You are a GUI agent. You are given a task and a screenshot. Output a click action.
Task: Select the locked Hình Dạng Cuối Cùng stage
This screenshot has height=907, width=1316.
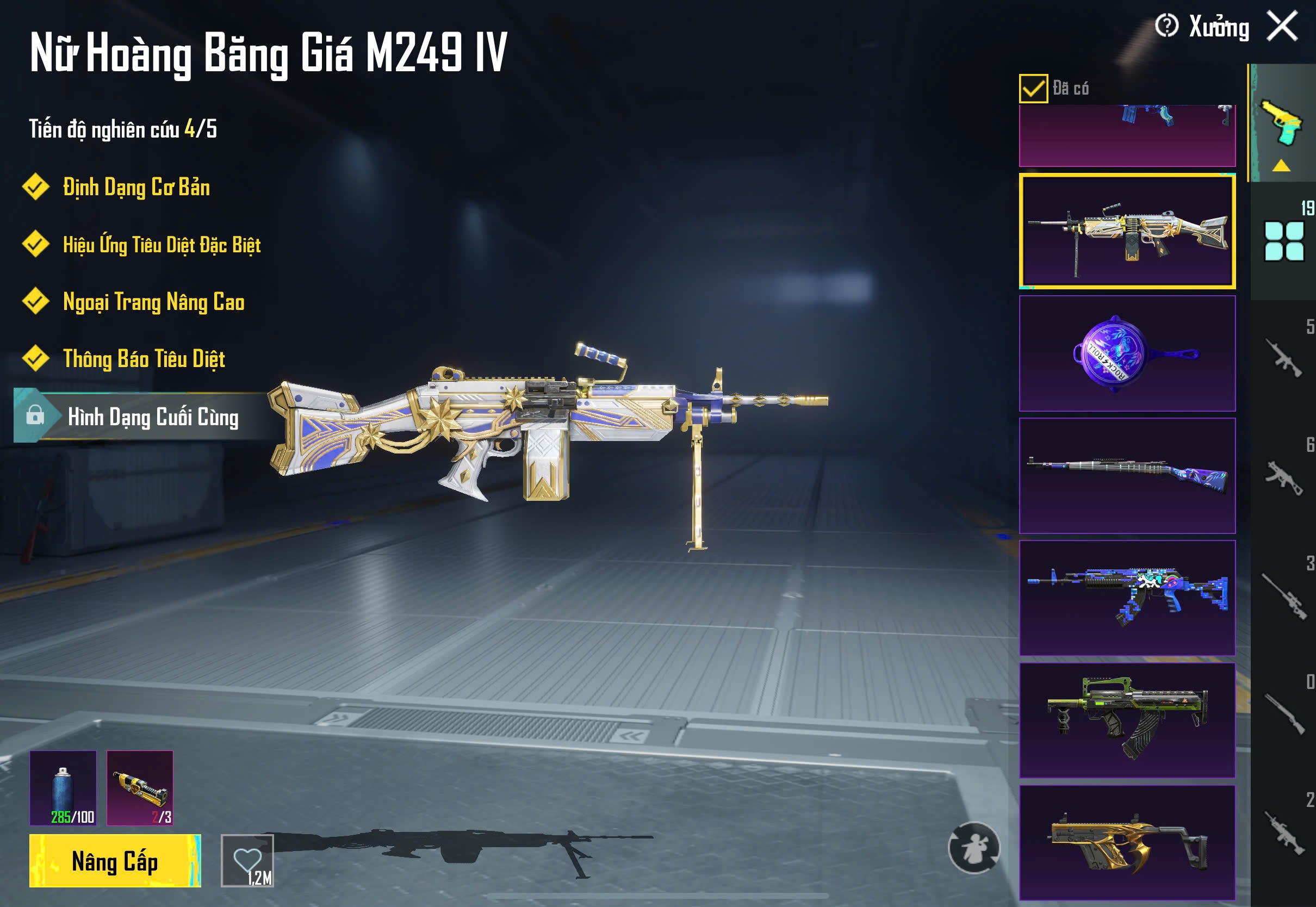152,417
